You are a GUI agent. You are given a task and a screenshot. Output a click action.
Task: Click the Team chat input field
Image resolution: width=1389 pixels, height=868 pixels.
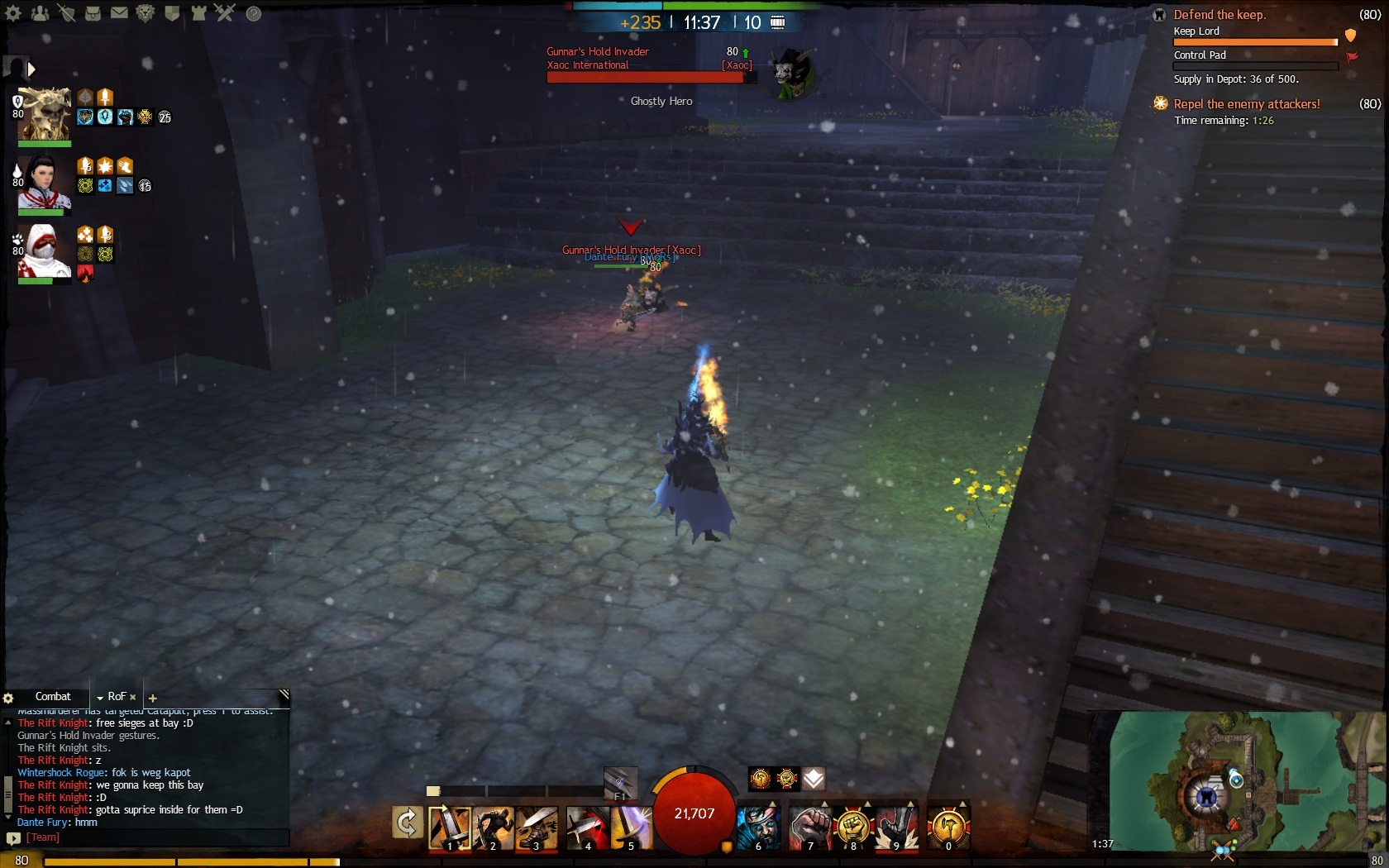coord(157,837)
